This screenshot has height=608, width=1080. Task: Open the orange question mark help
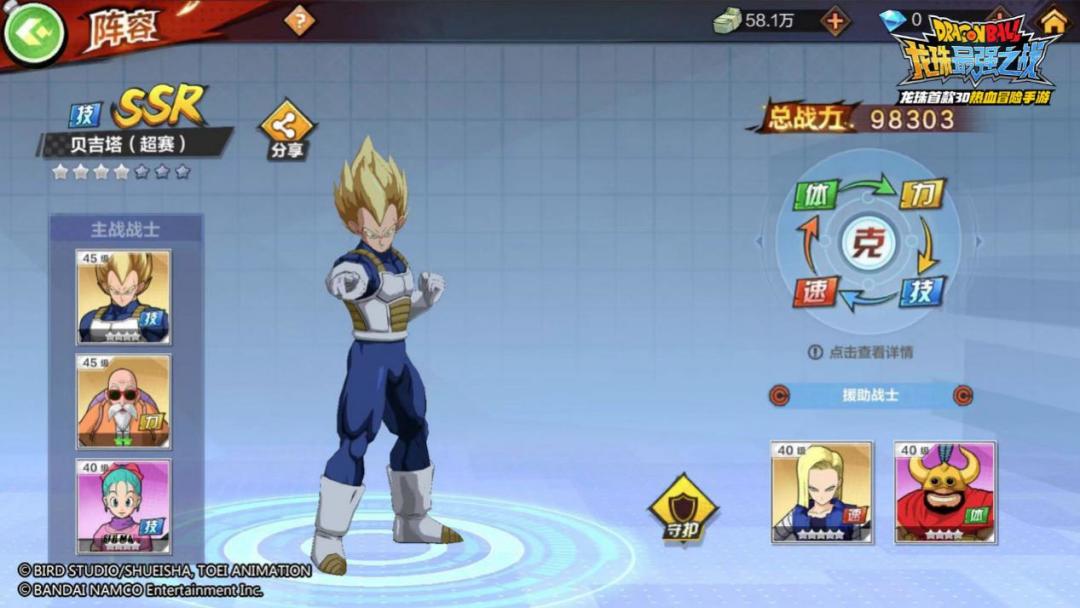tap(298, 20)
